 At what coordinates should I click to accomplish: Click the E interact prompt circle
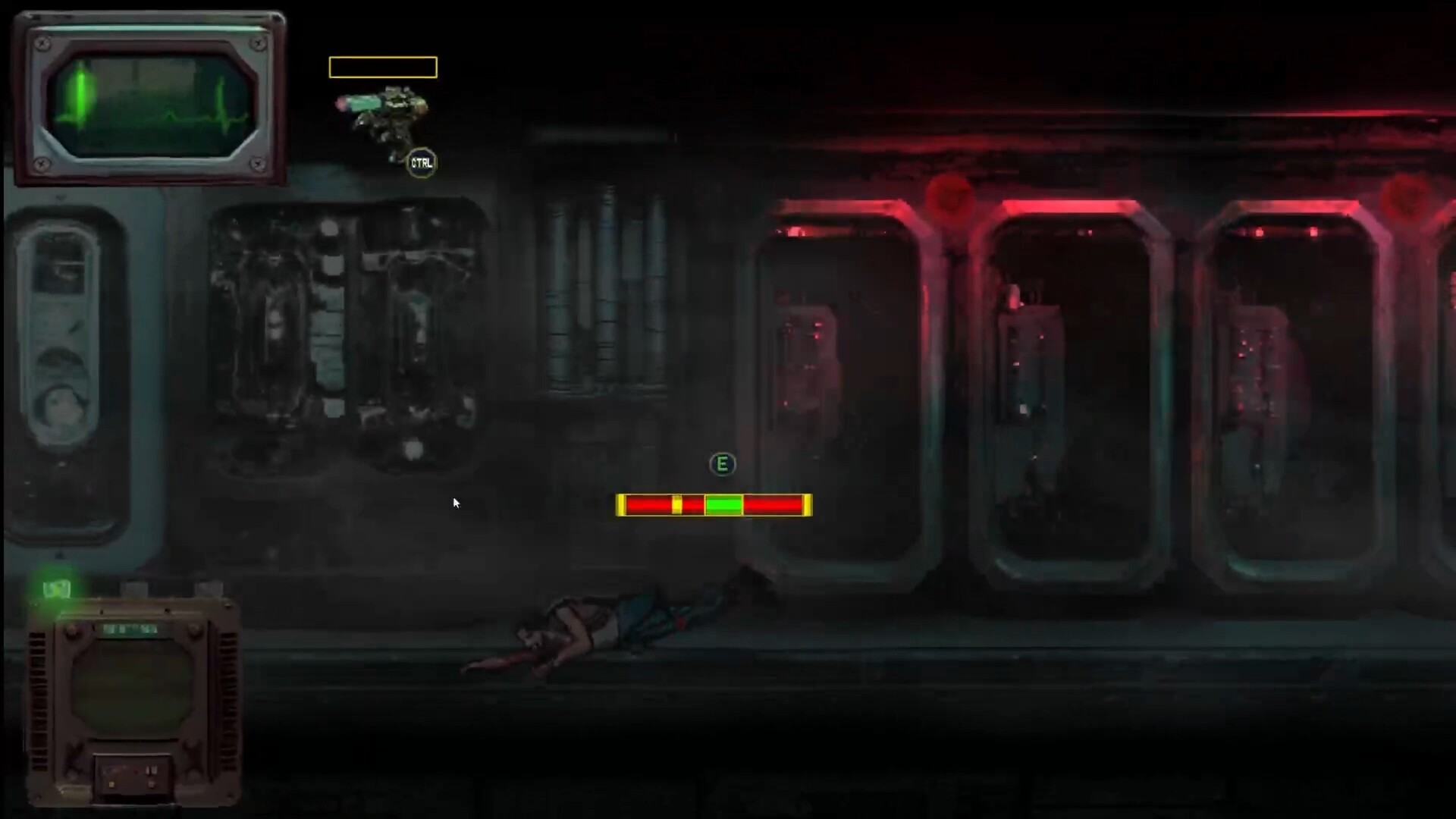(x=722, y=465)
